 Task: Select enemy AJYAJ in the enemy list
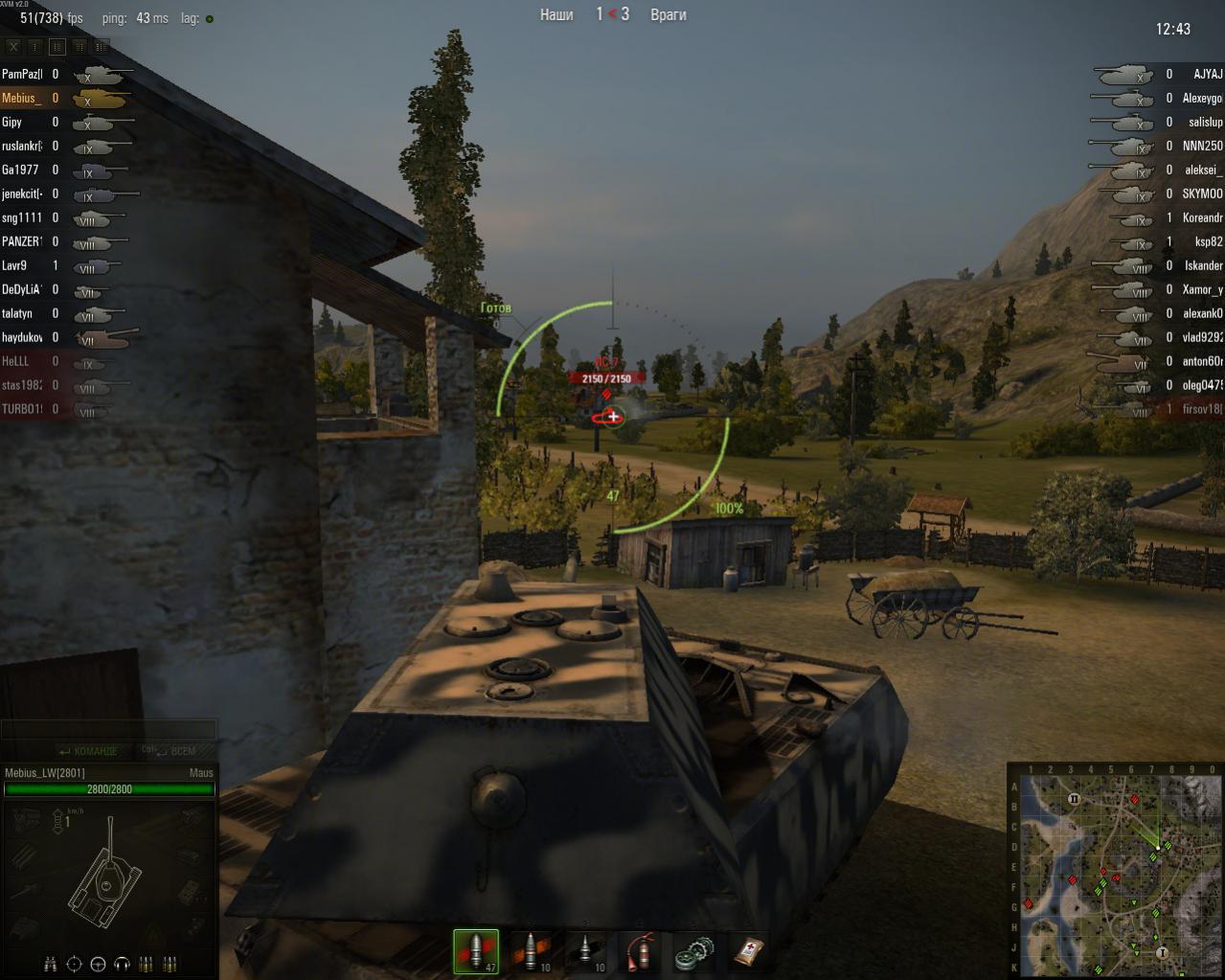[1207, 74]
